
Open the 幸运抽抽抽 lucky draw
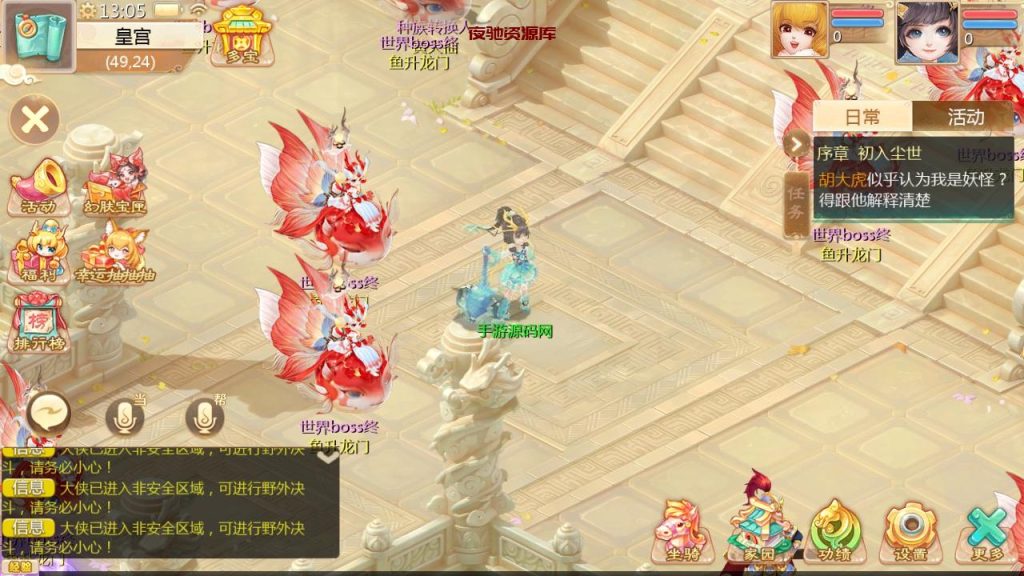(x=116, y=253)
